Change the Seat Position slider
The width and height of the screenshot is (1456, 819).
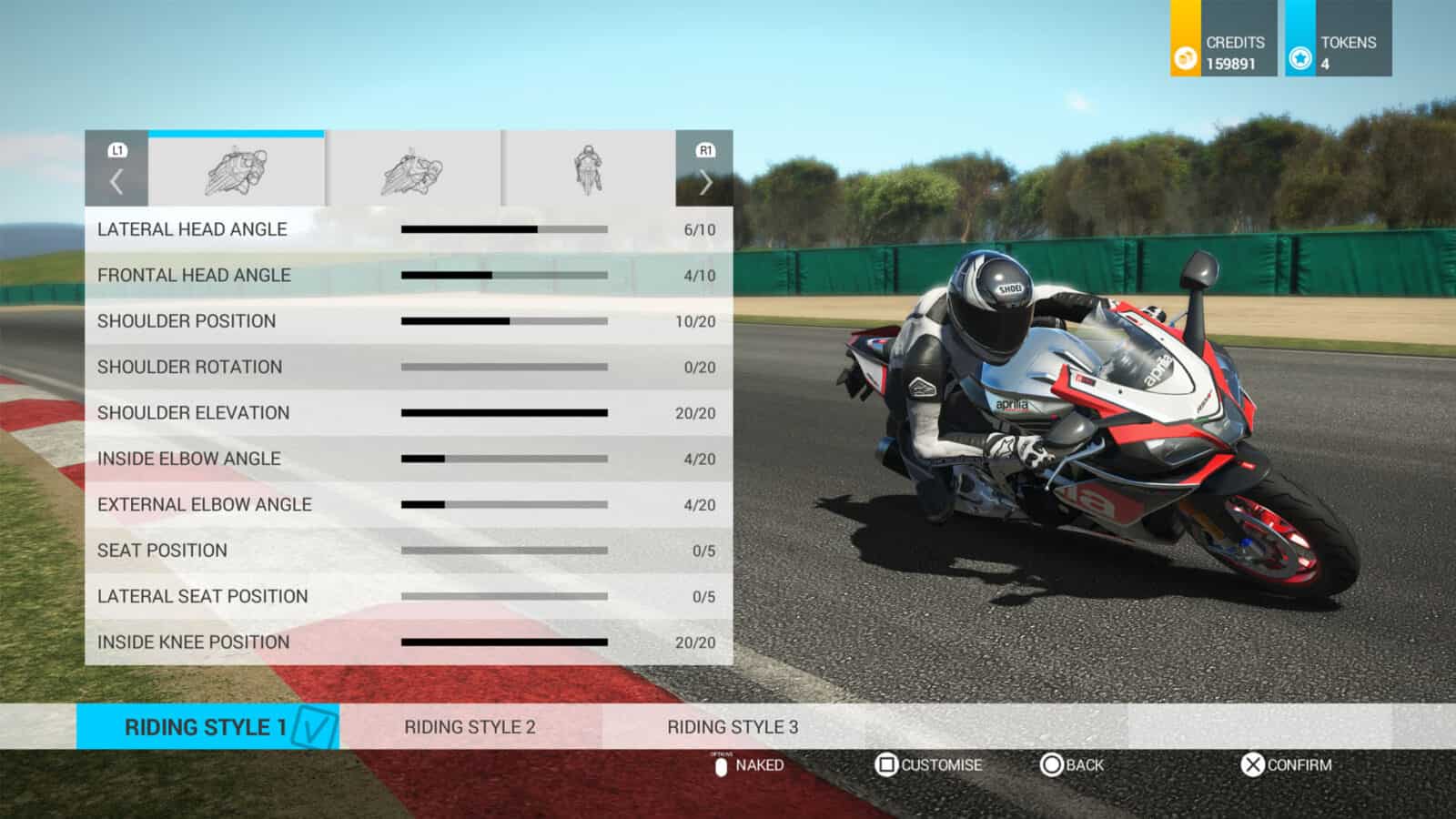(504, 551)
